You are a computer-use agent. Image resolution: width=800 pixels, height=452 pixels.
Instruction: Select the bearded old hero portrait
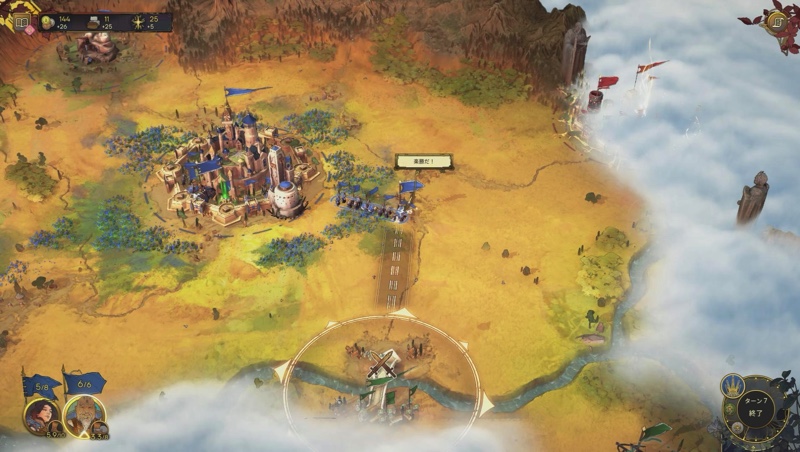[x=84, y=414]
